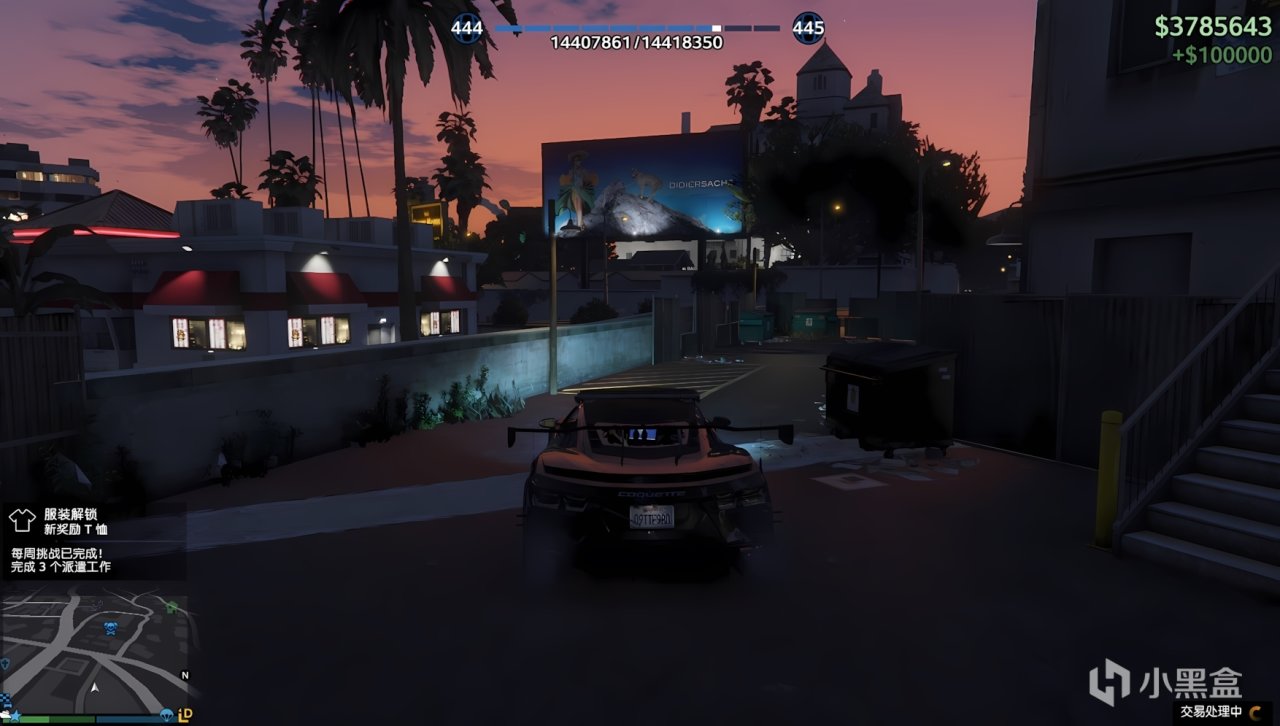Screen dimensions: 1280x726
Task: Click the player arrow marker on the minimap
Action: click(x=95, y=686)
